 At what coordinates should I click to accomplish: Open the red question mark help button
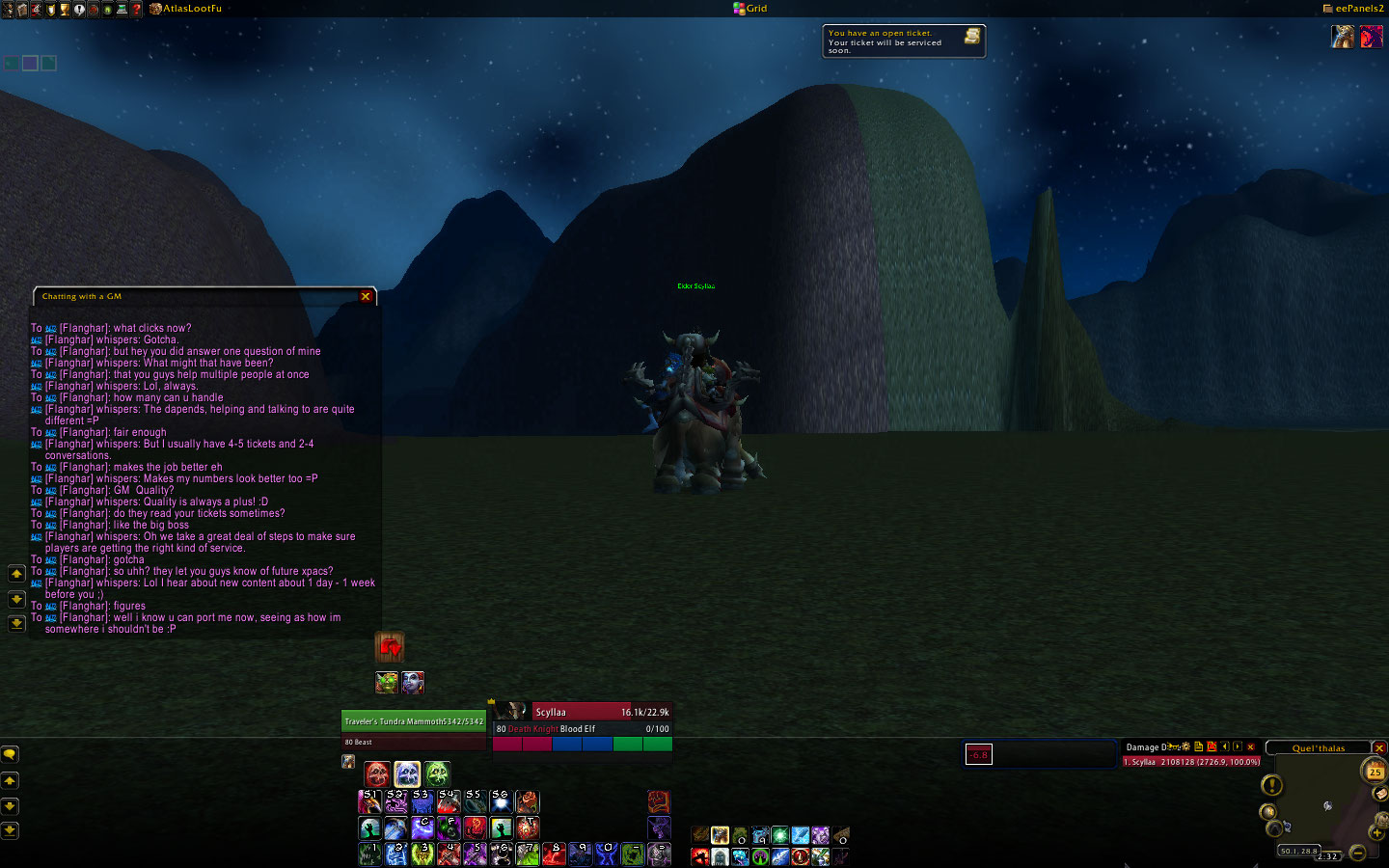pos(136,9)
